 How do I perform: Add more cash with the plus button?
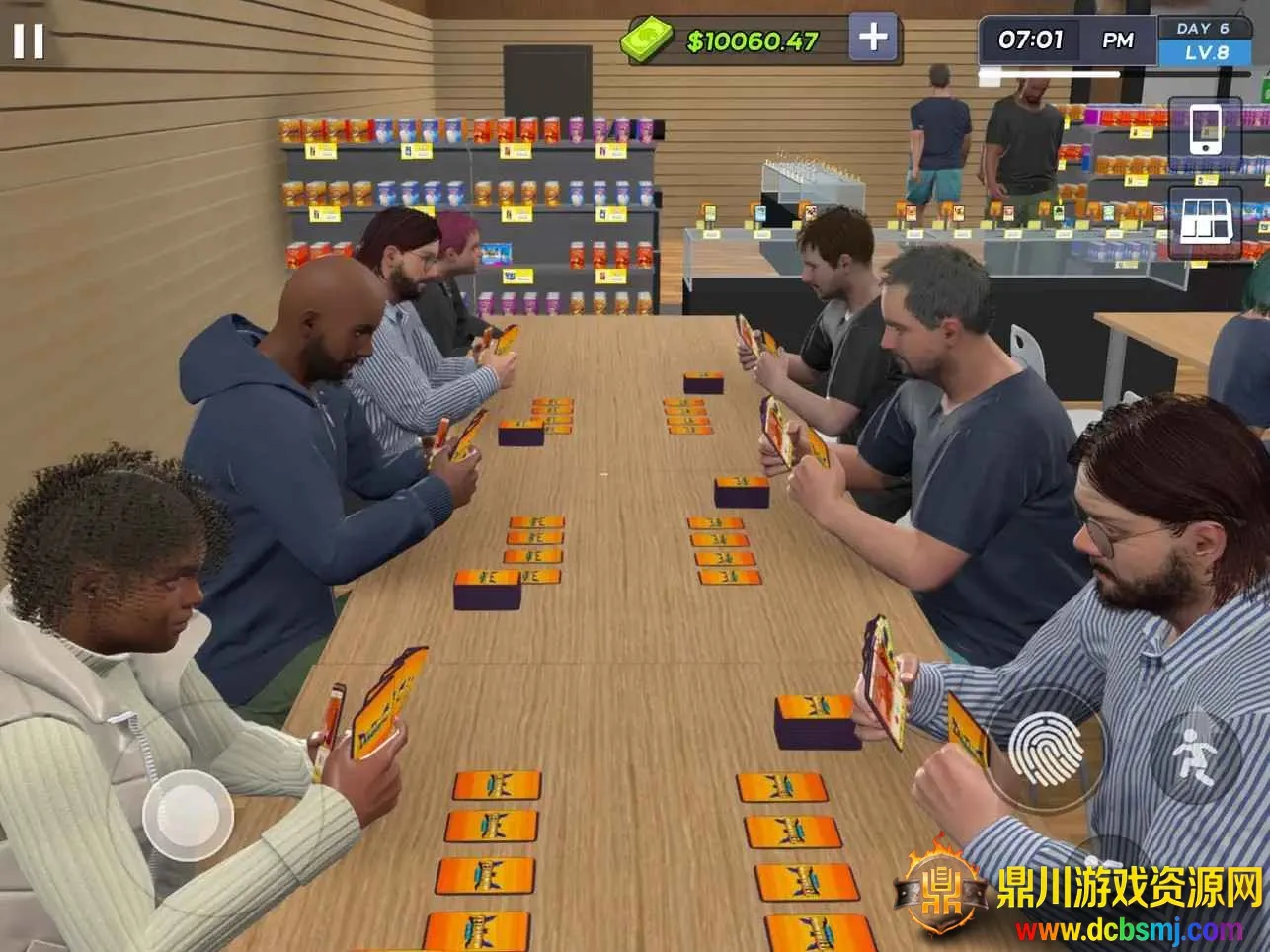(872, 38)
